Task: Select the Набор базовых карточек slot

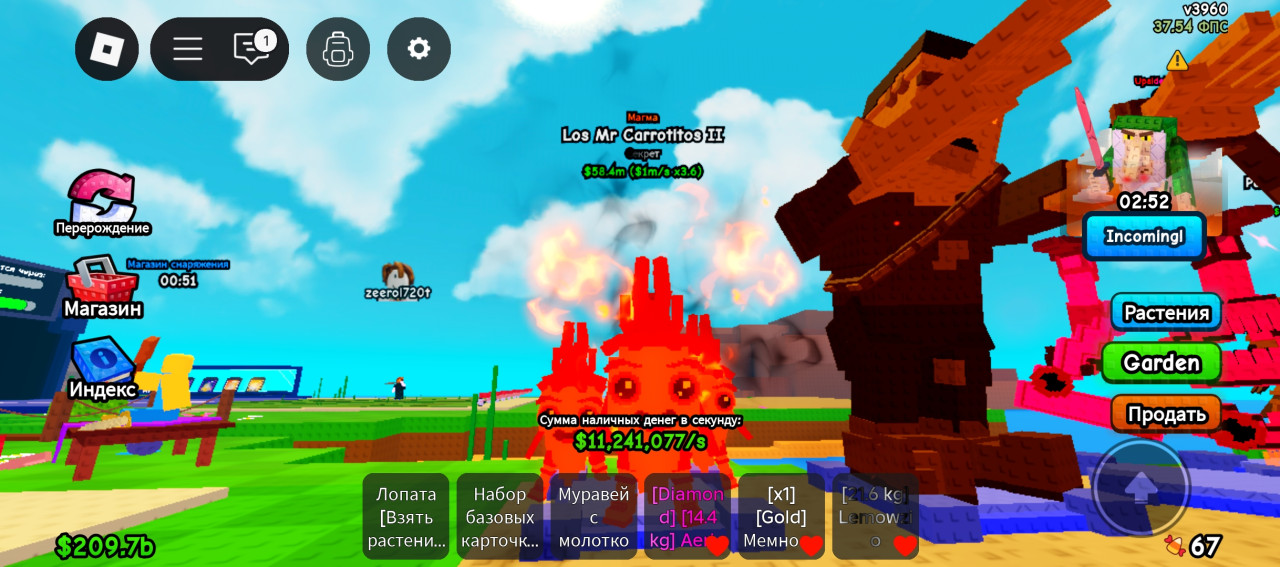Action: point(500,516)
